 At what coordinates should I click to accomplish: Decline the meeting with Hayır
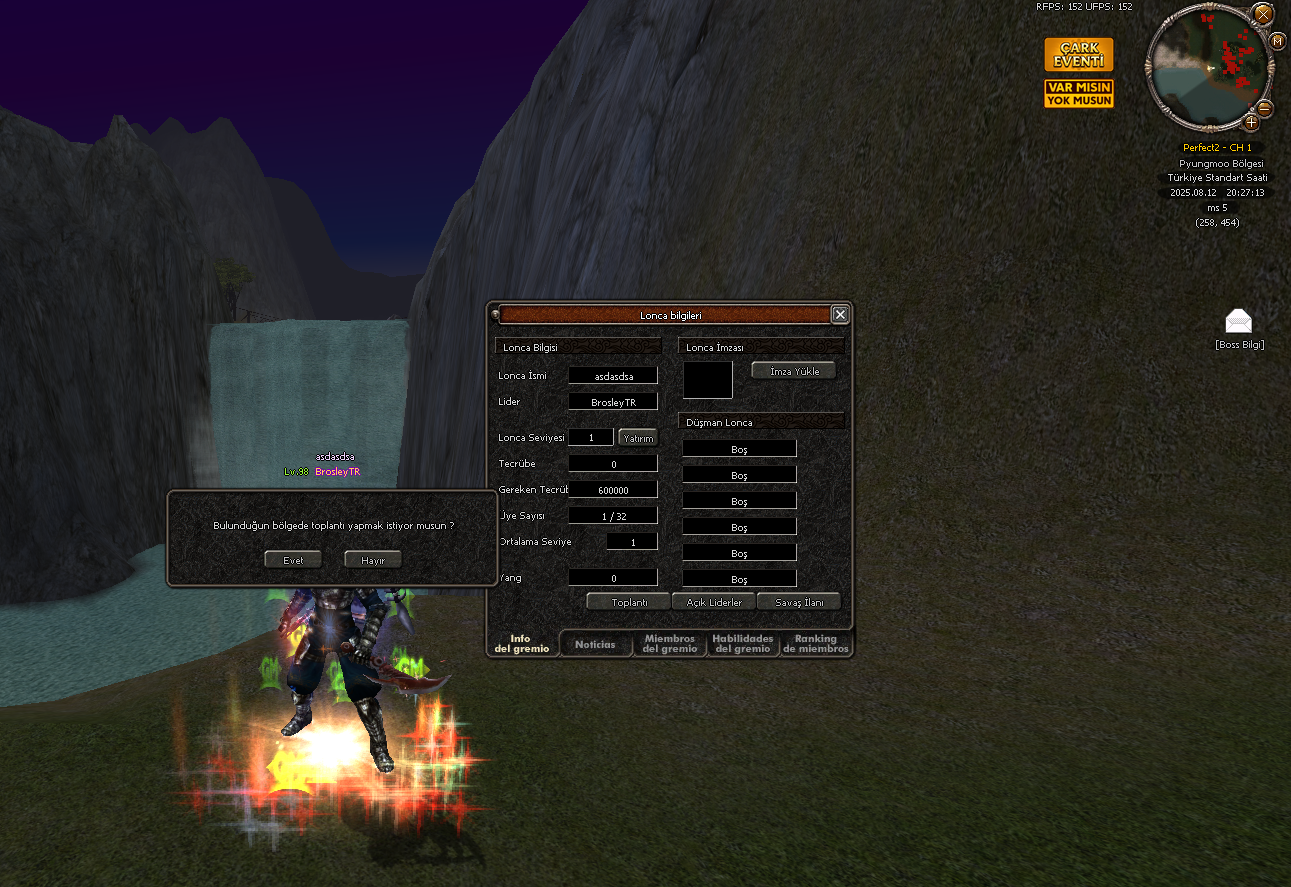coord(373,560)
